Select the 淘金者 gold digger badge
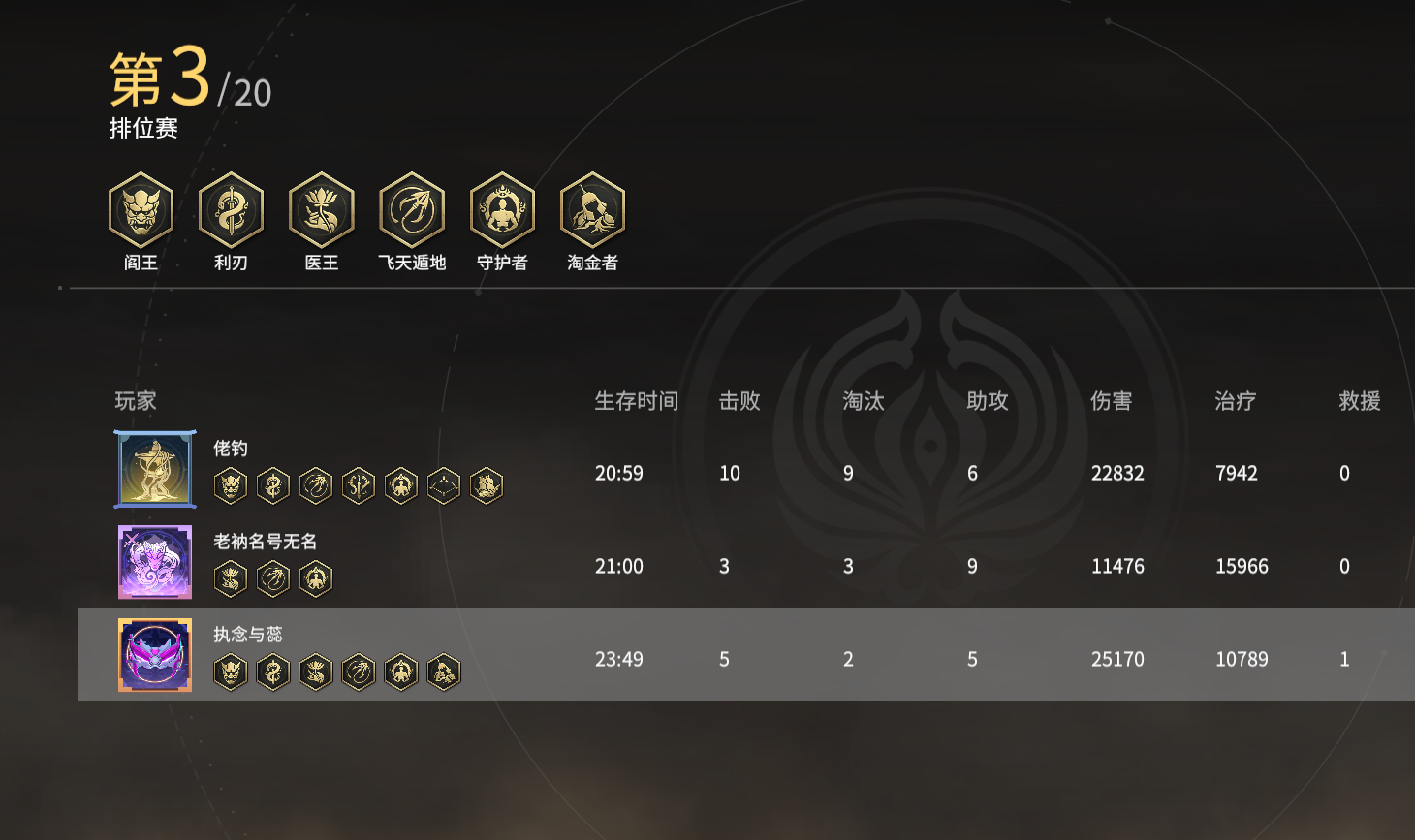The width and height of the screenshot is (1415, 840). click(x=592, y=210)
